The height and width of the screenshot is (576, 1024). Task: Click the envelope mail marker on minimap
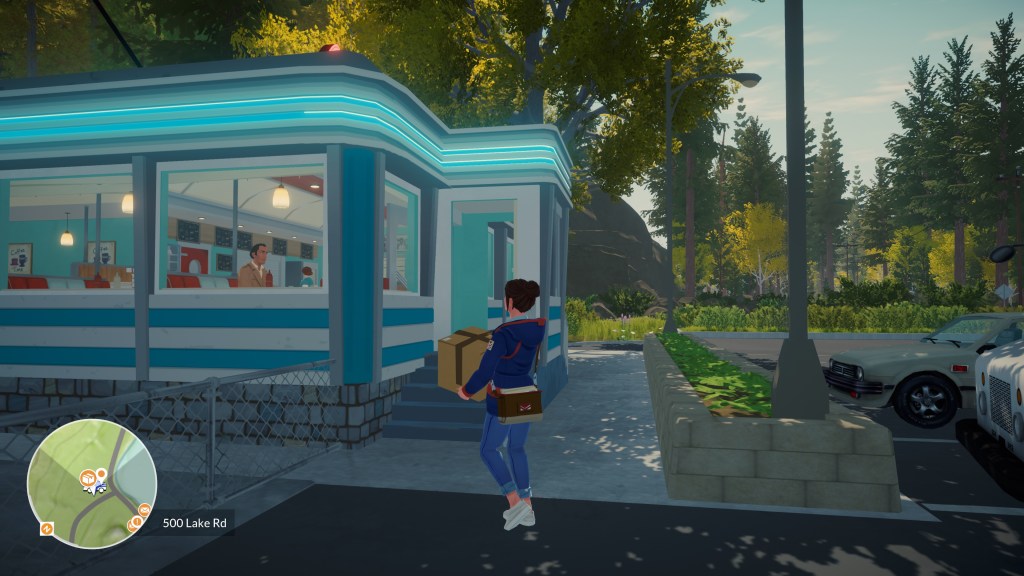click(x=144, y=510)
